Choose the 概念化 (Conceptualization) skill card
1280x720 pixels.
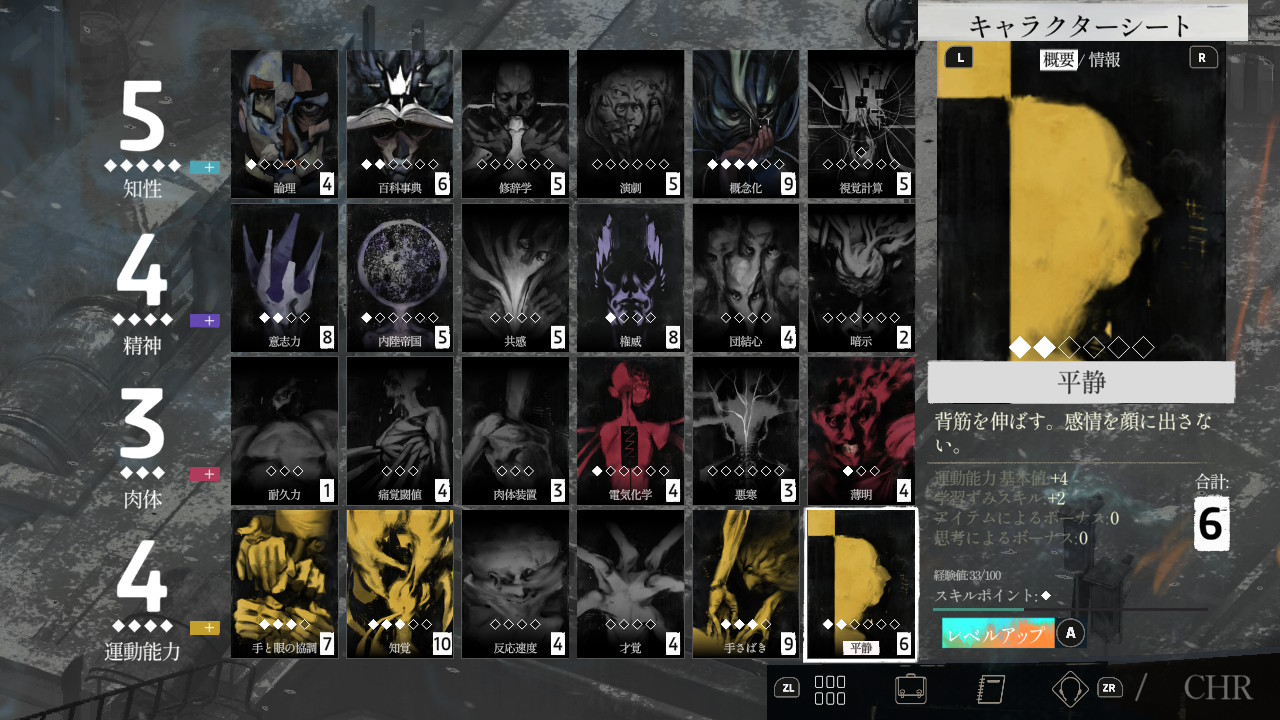pos(746,123)
